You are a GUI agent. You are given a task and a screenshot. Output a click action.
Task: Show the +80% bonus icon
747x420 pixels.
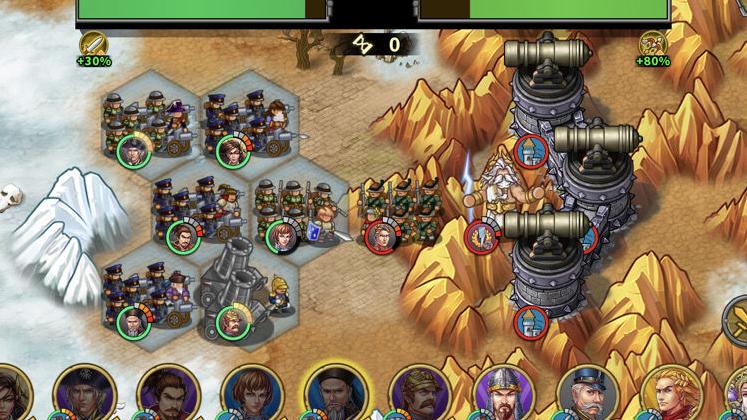(x=653, y=46)
